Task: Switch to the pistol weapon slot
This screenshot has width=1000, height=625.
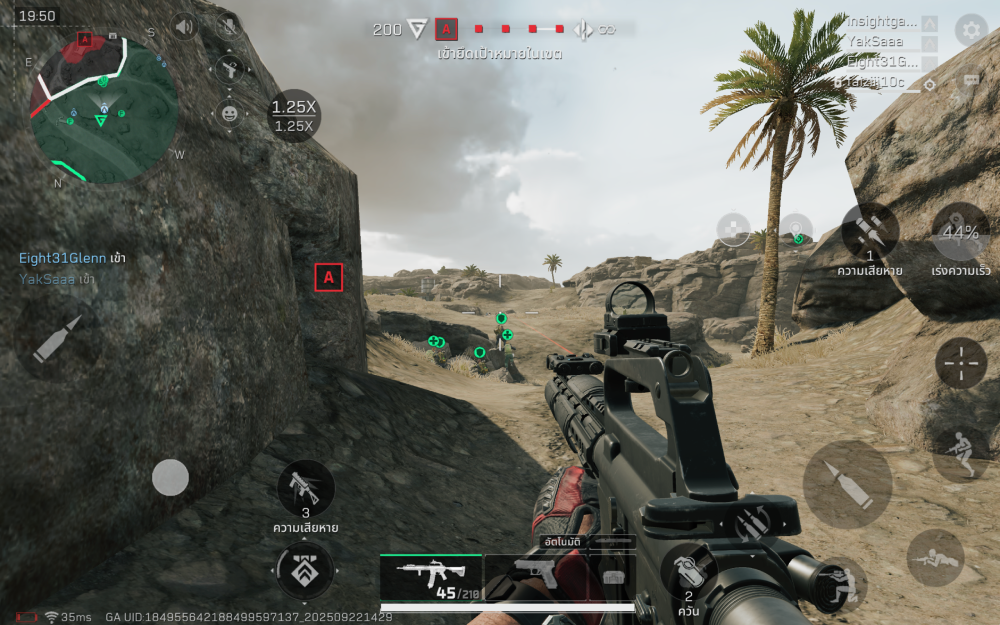Action: pyautogui.click(x=533, y=576)
